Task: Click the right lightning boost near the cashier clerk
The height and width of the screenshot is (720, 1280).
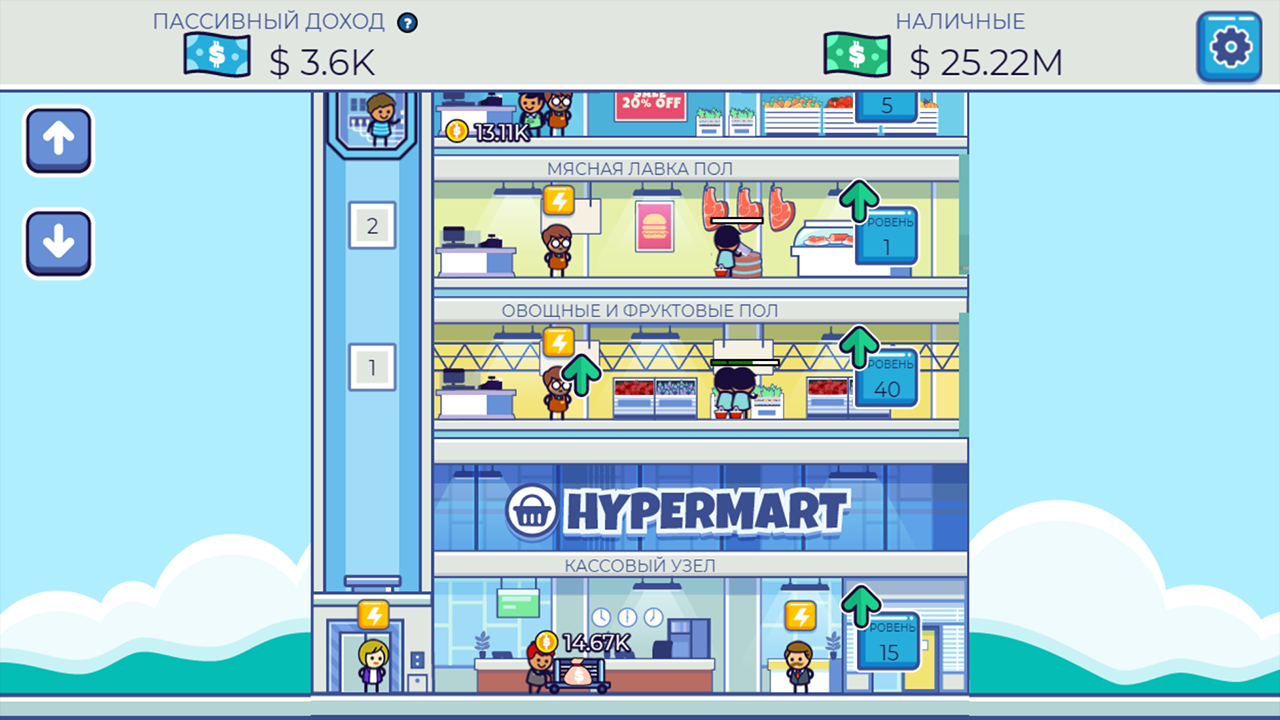Action: (x=801, y=612)
